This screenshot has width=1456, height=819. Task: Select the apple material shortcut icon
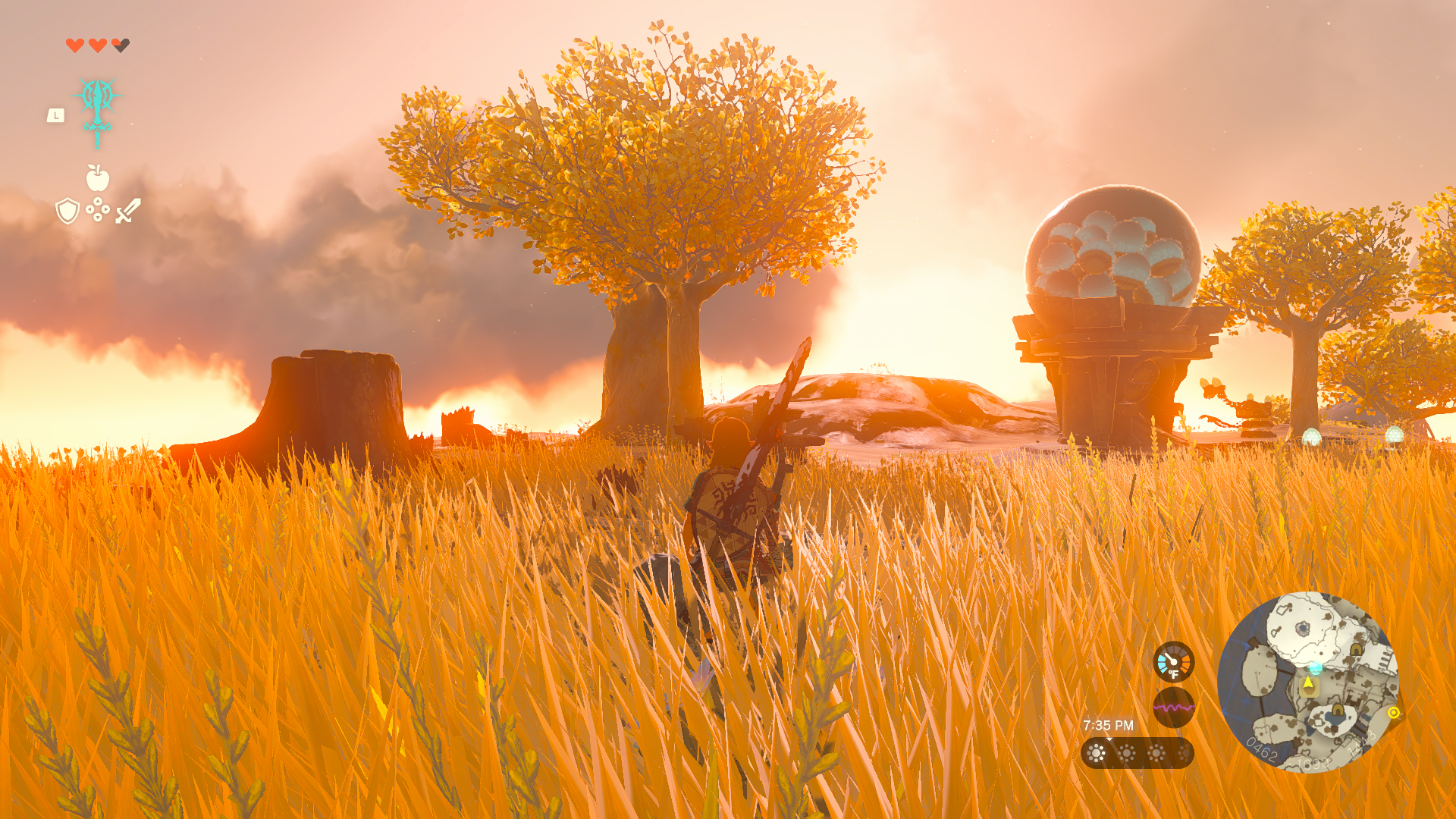pos(98,178)
